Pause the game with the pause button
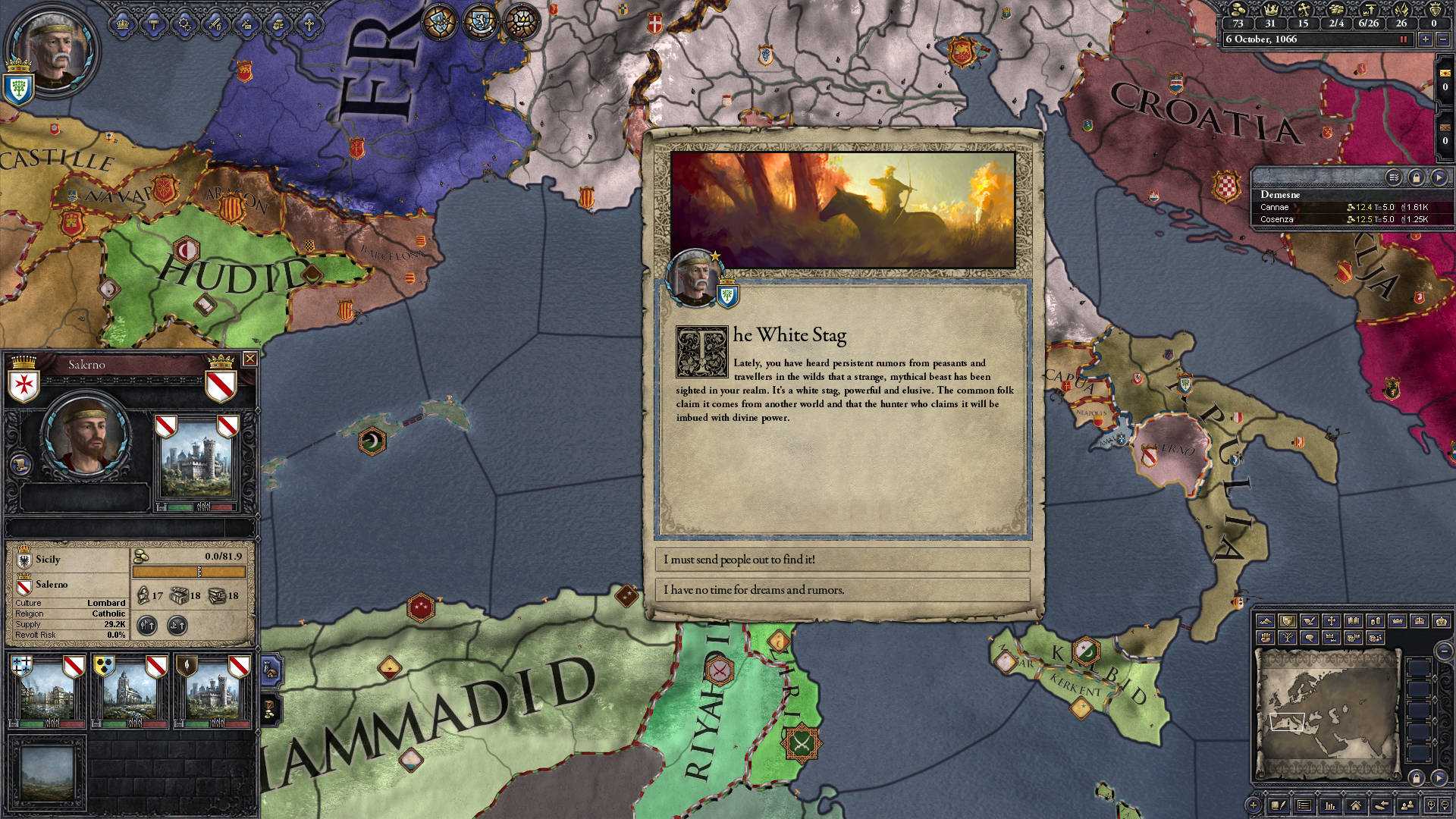This screenshot has height=819, width=1456. click(1404, 40)
